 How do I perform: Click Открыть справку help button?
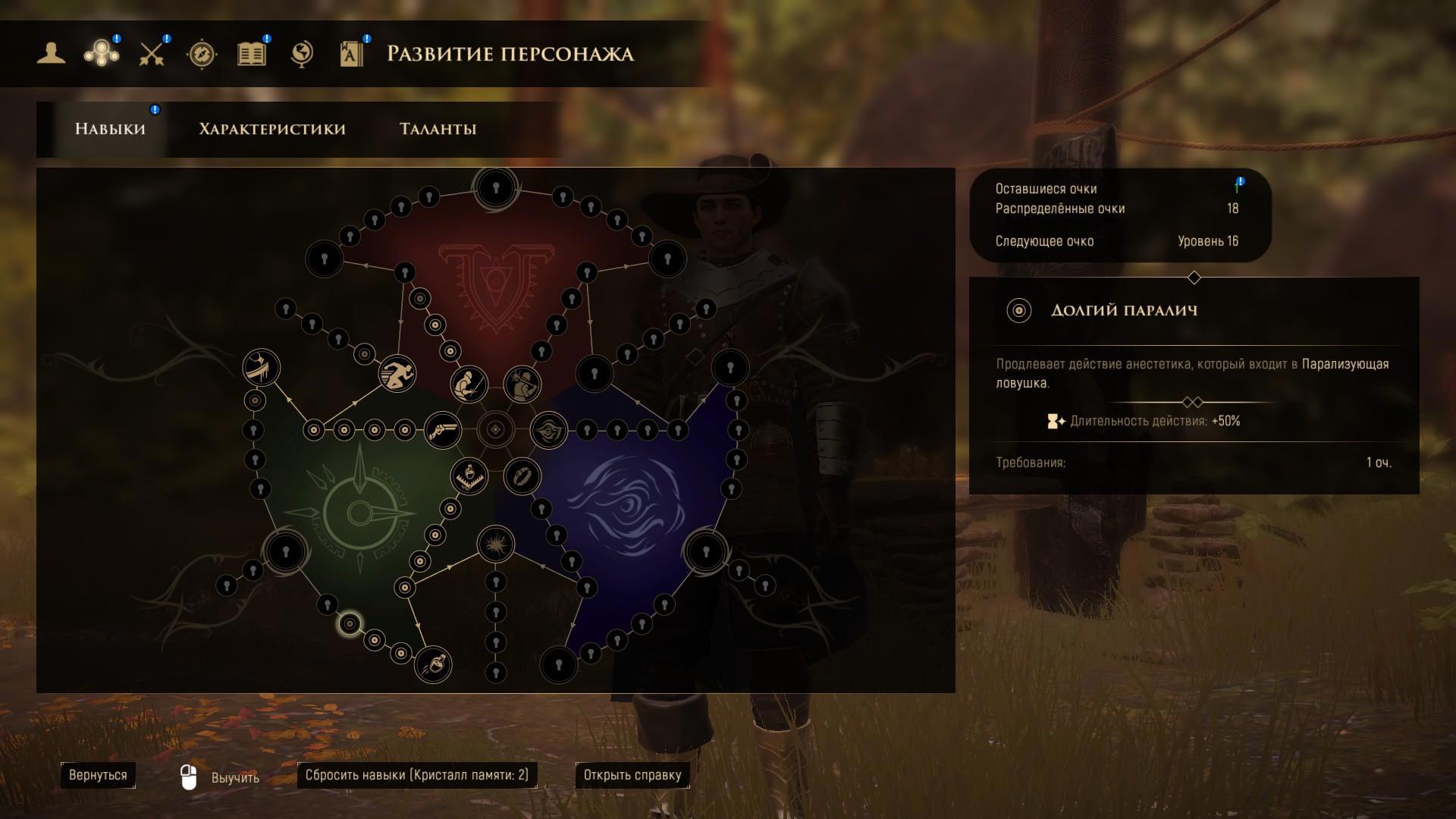(x=632, y=775)
